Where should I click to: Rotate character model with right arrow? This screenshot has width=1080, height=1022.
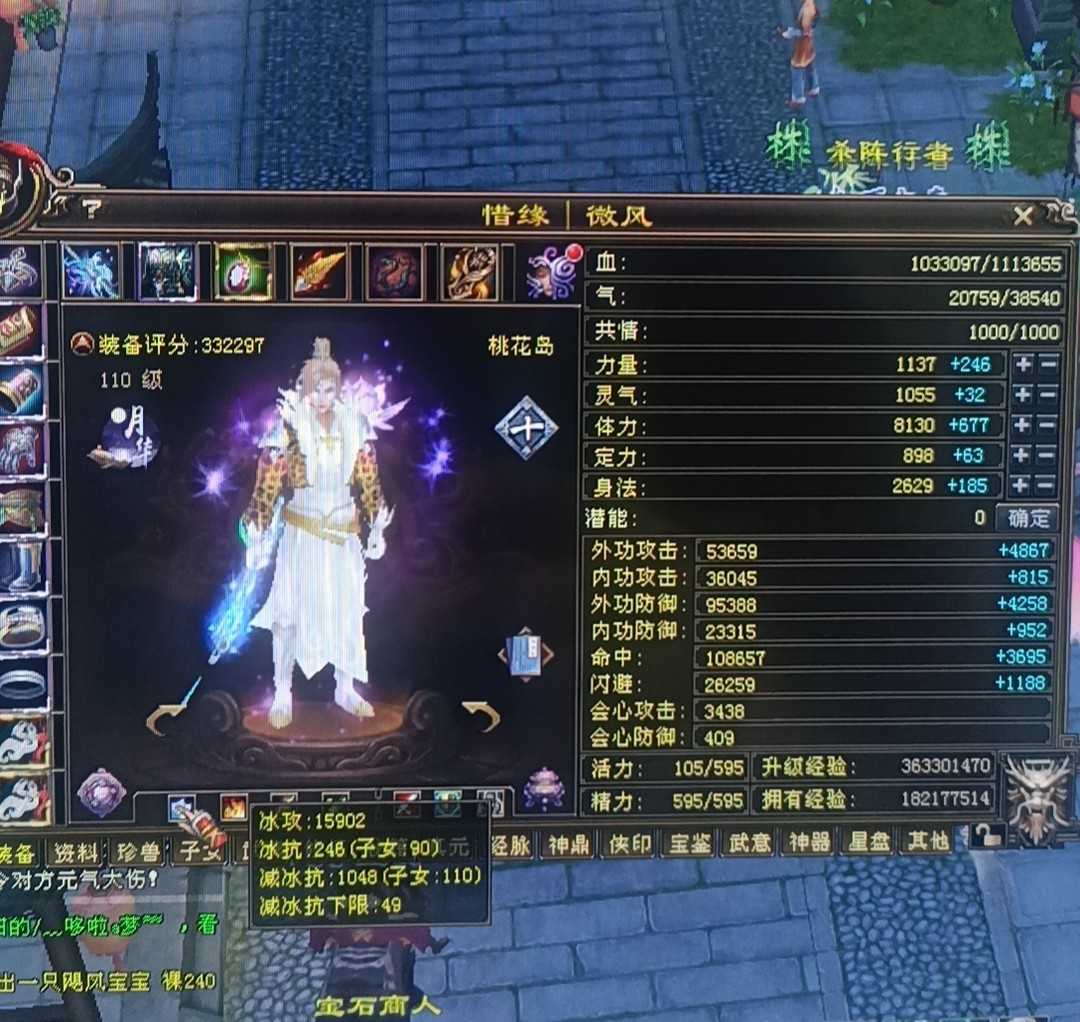[x=481, y=715]
